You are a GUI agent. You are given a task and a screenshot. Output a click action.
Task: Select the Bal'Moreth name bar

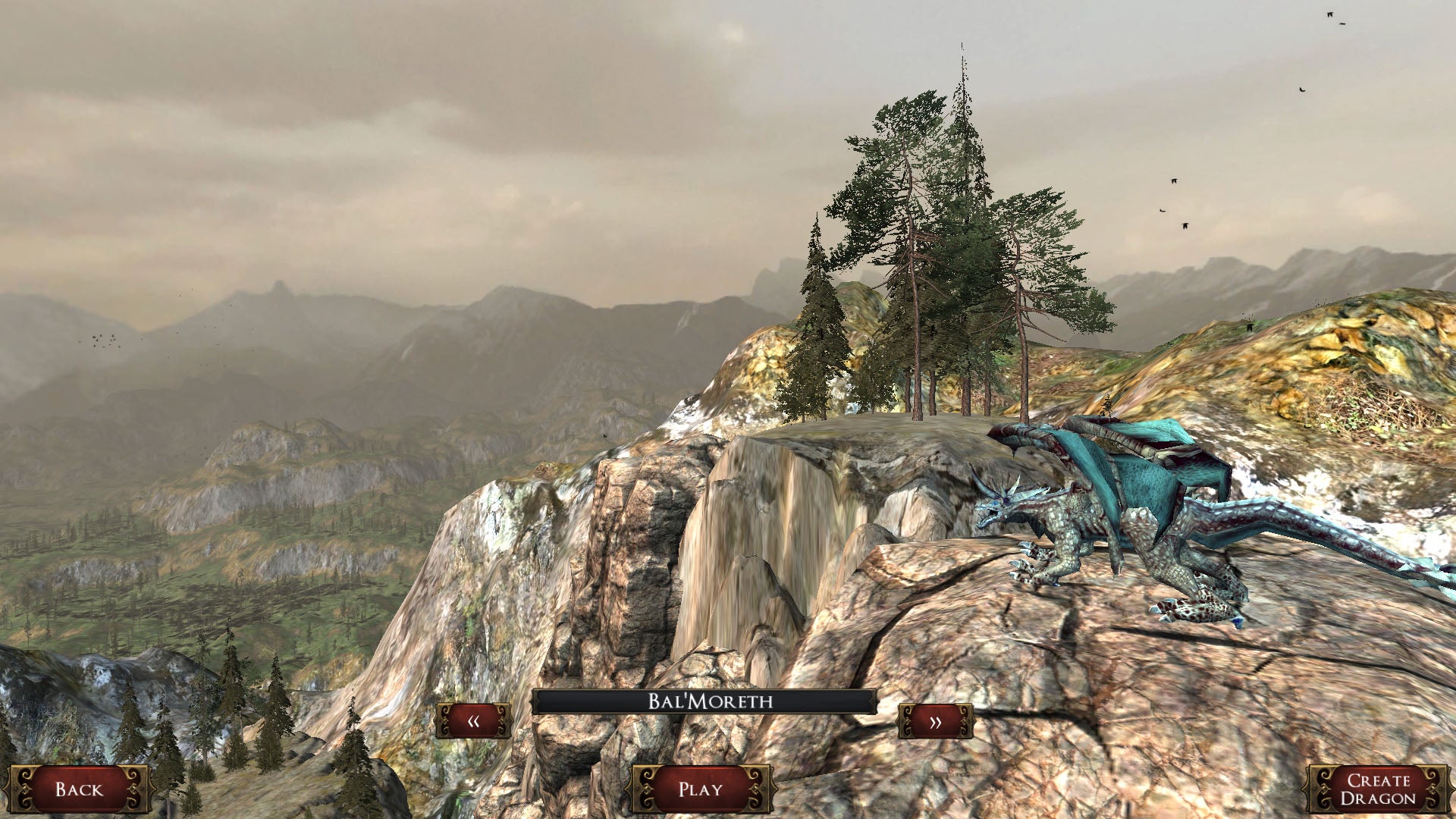pyautogui.click(x=704, y=701)
